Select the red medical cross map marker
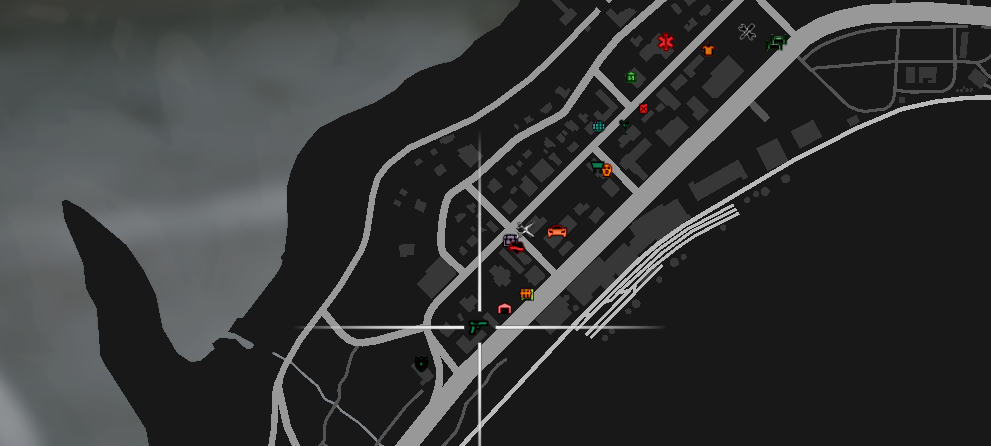Image resolution: width=991 pixels, height=446 pixels. [666, 42]
